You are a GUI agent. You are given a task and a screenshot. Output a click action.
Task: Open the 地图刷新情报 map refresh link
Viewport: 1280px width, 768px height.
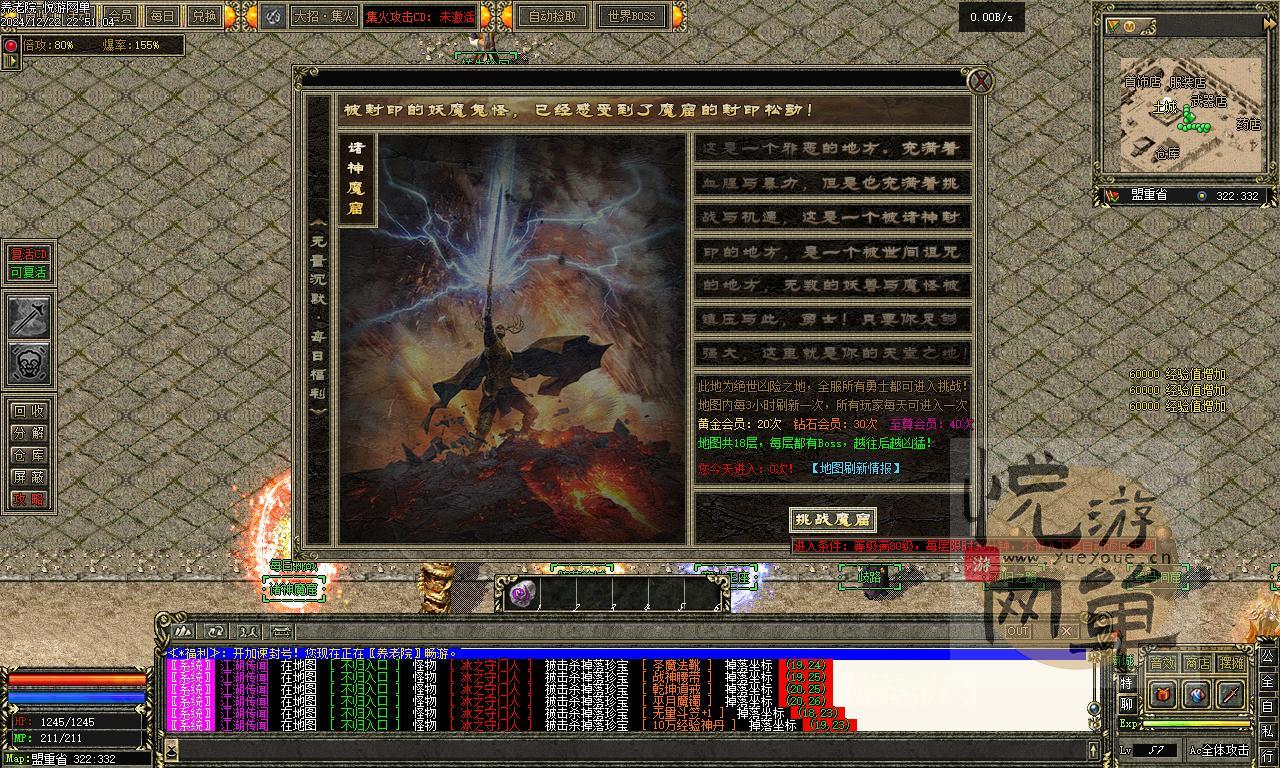pos(855,468)
